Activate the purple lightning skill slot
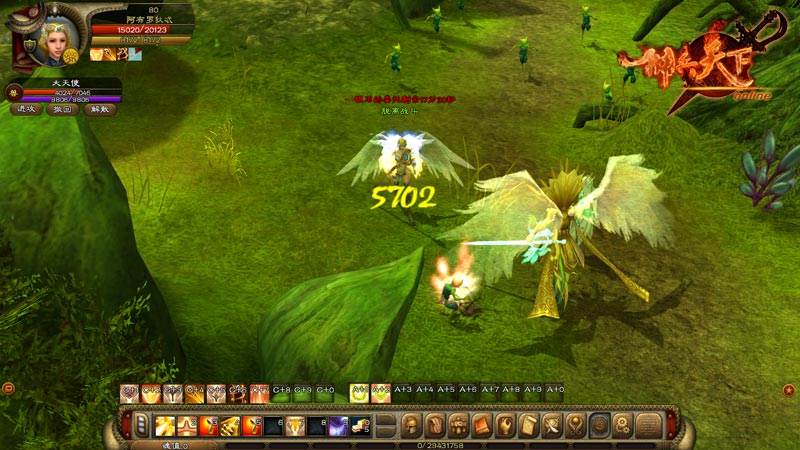 [339, 427]
